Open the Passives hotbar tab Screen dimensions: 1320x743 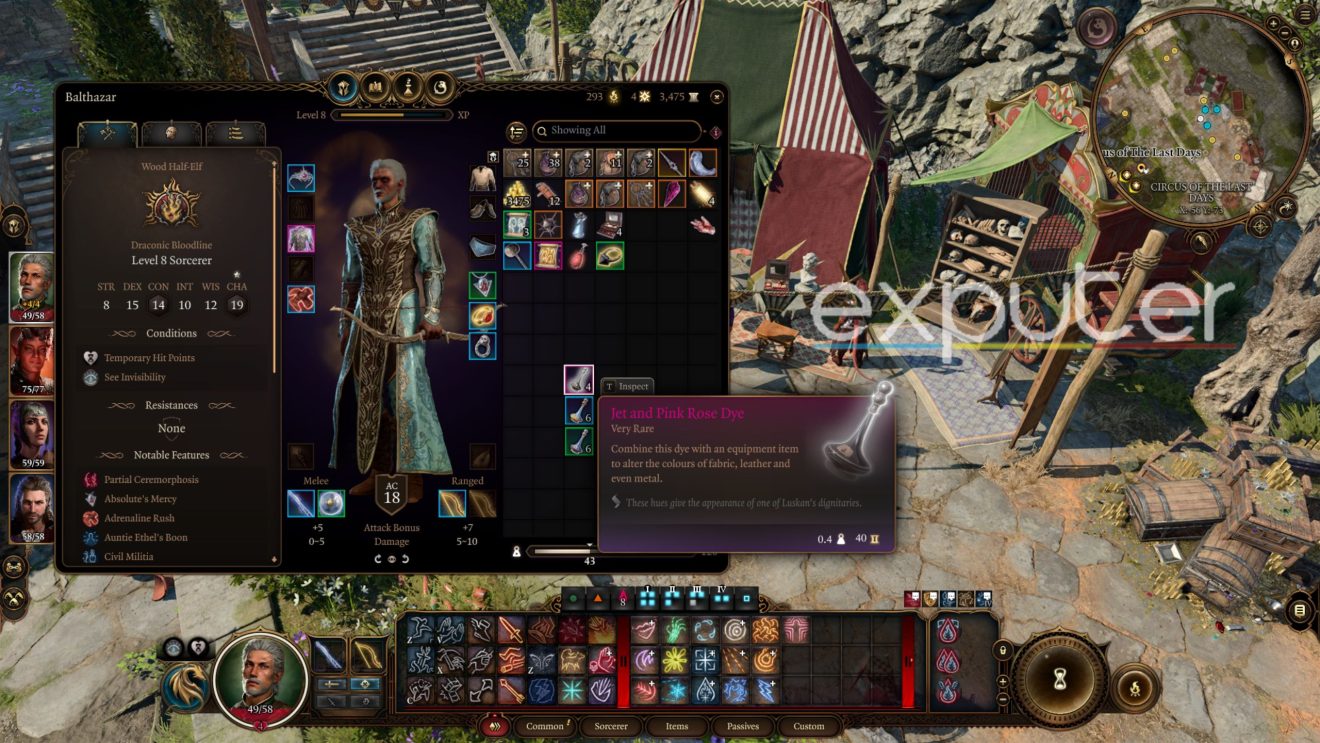(x=744, y=727)
